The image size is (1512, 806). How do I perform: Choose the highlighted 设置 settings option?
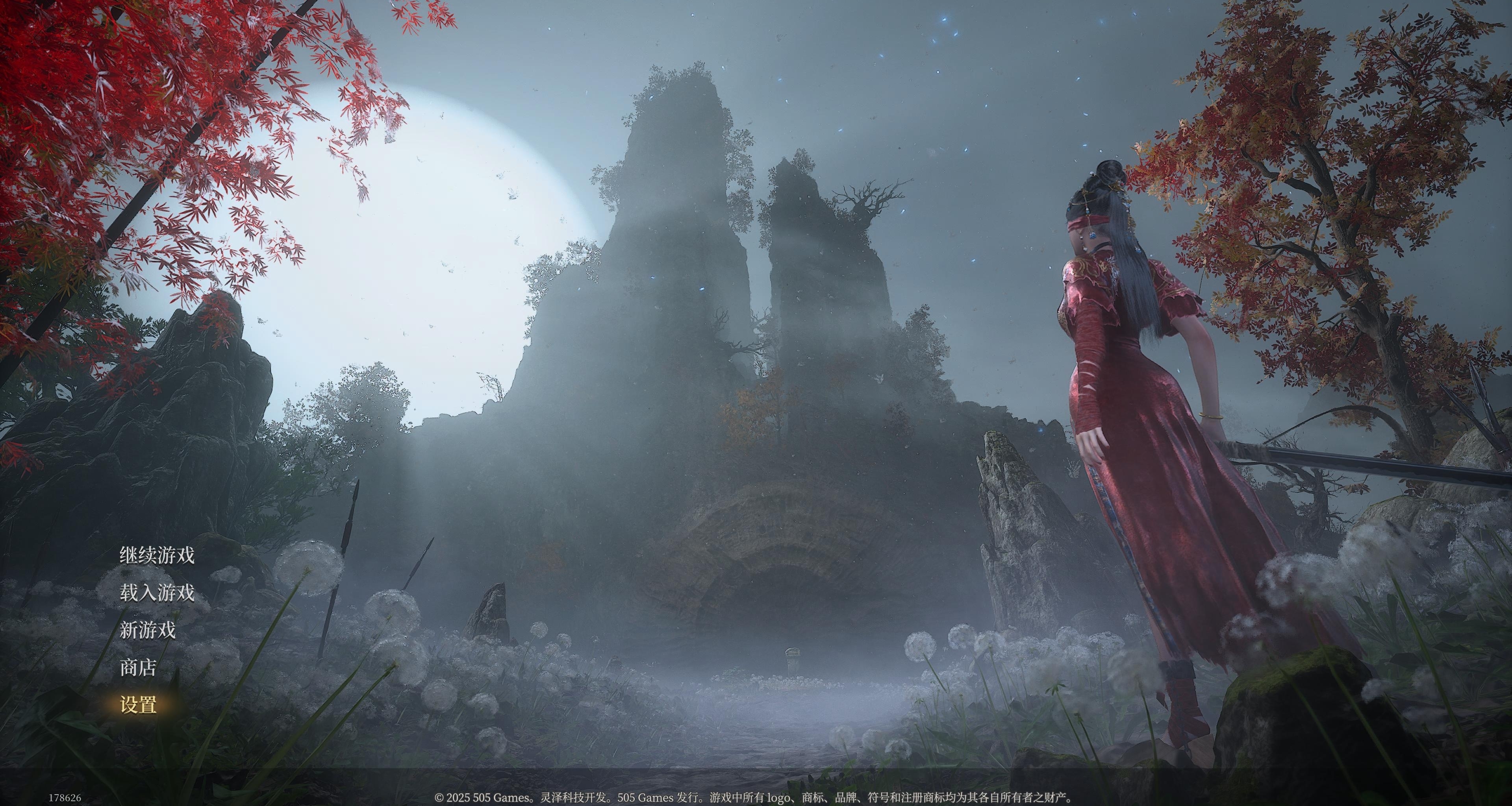pos(138,704)
